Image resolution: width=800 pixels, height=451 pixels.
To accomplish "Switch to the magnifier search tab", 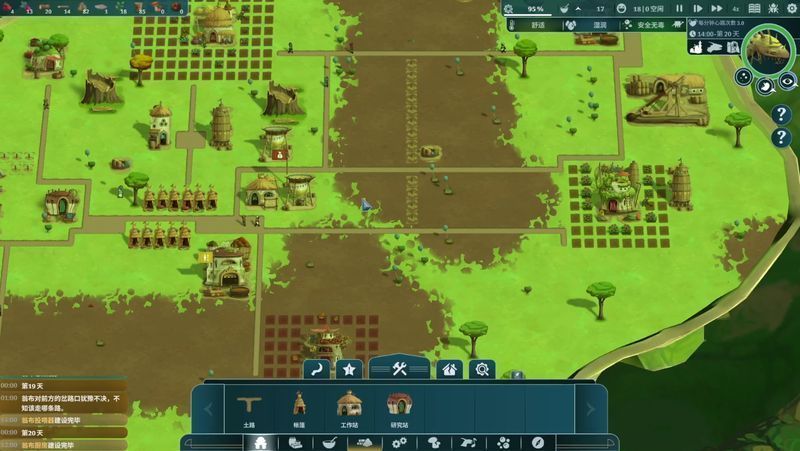I will (x=482, y=369).
